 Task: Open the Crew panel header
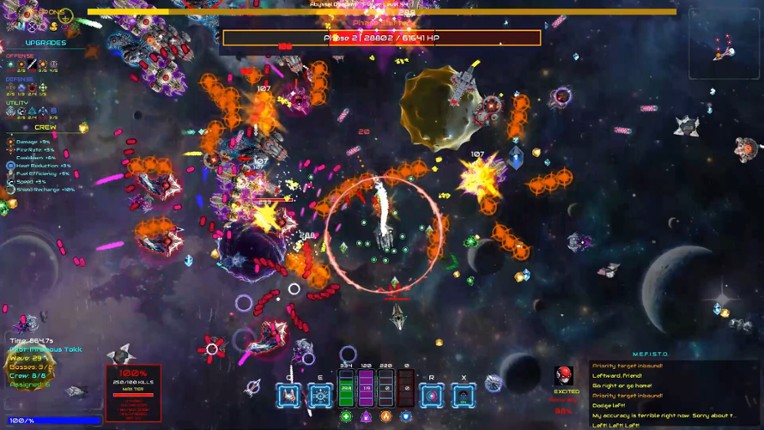click(x=44, y=127)
